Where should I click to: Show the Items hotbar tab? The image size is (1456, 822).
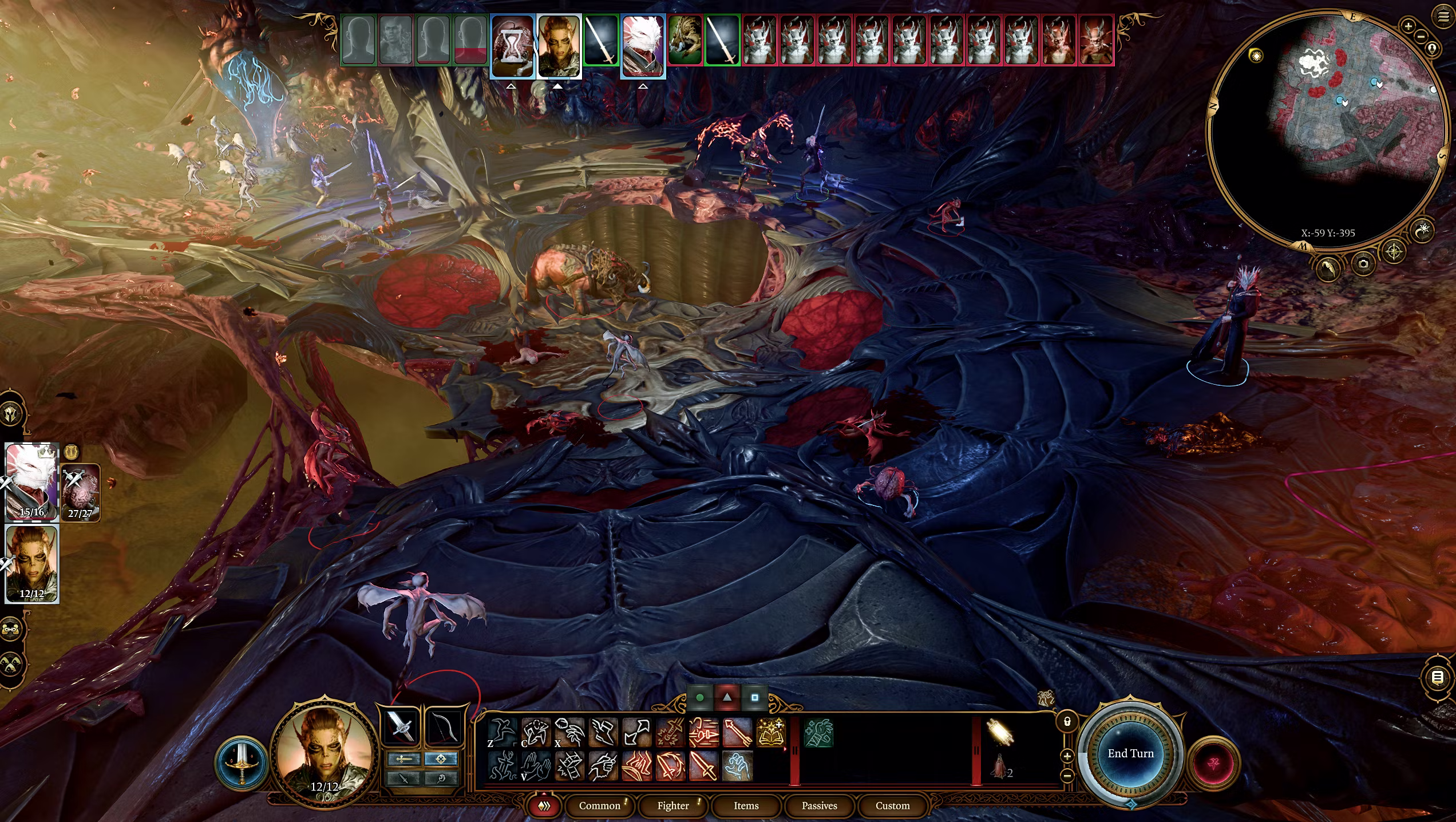(x=746, y=805)
